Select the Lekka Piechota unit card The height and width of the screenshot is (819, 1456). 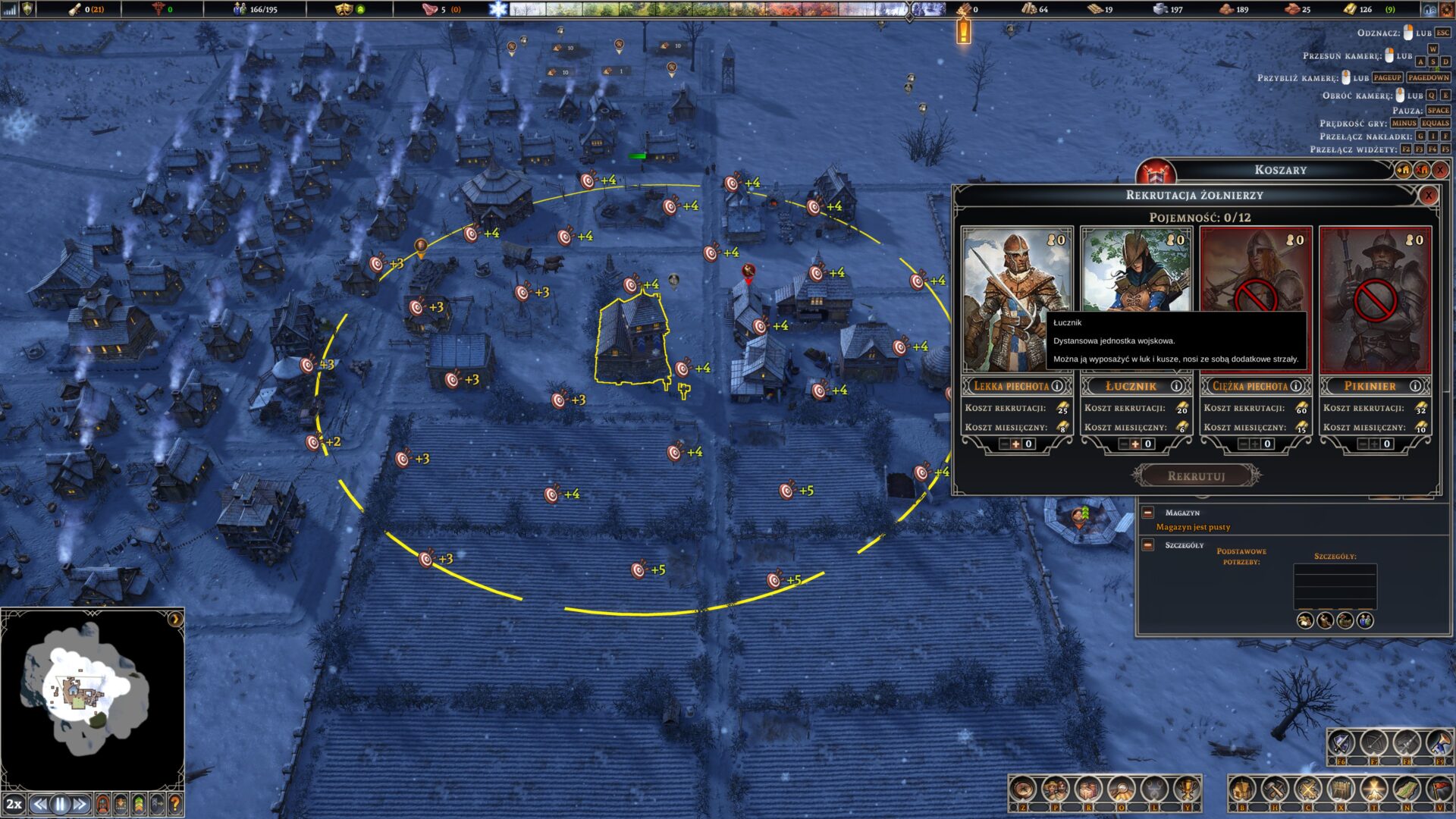(x=1016, y=300)
